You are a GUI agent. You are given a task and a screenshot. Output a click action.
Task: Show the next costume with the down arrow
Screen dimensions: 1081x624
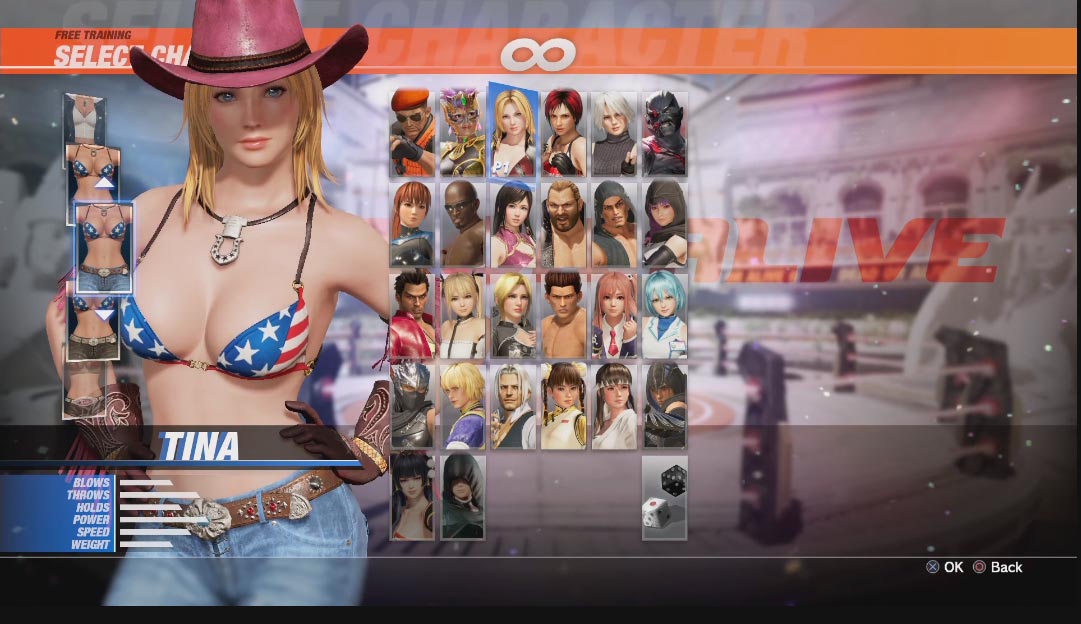[104, 315]
